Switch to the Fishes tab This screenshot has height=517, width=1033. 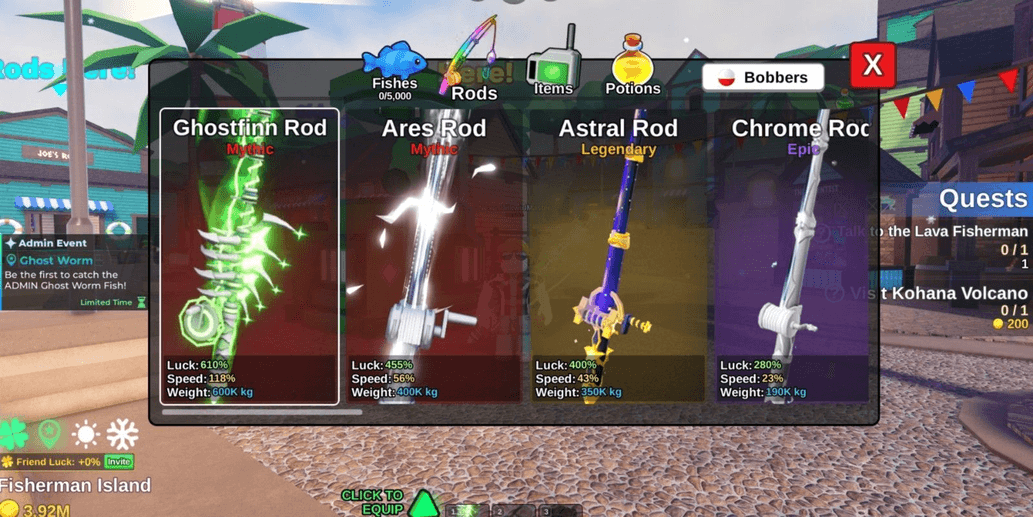tap(394, 70)
